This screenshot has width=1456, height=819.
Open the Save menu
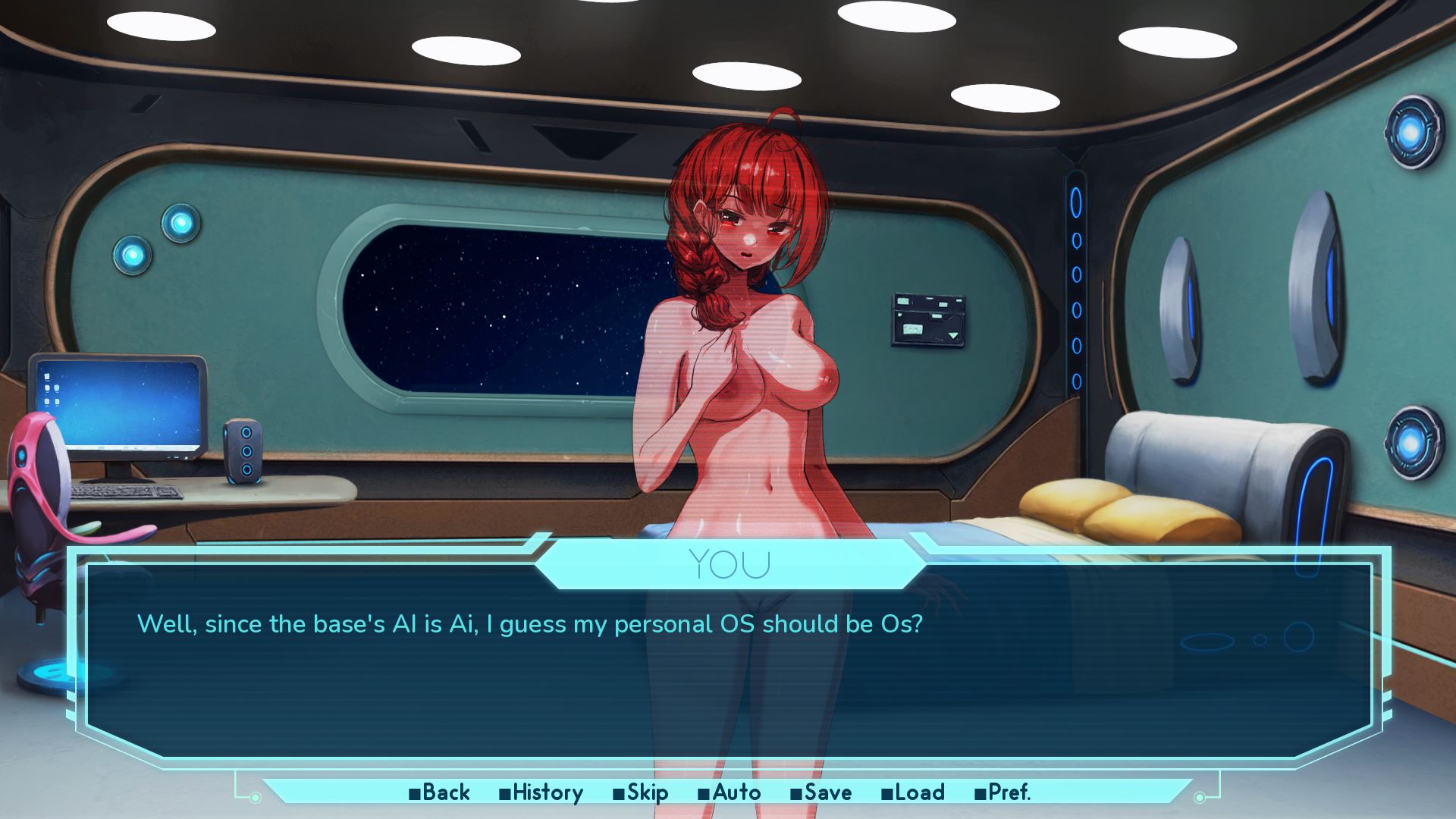pyautogui.click(x=821, y=792)
